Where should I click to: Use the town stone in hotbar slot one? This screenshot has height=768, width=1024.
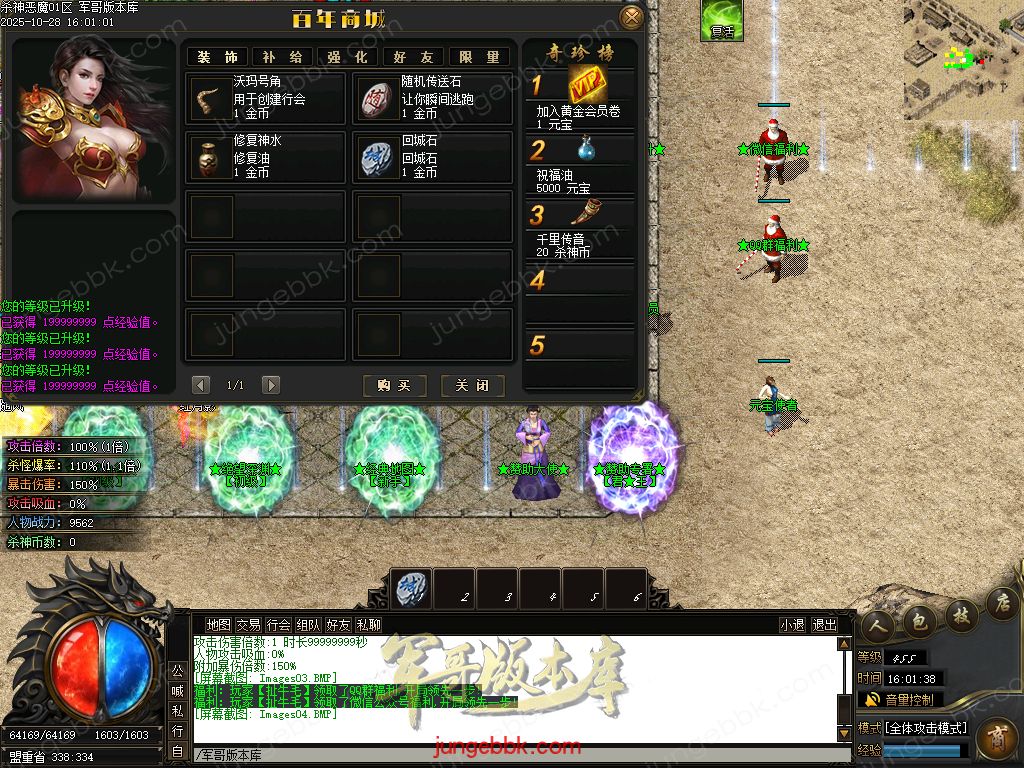tap(411, 588)
